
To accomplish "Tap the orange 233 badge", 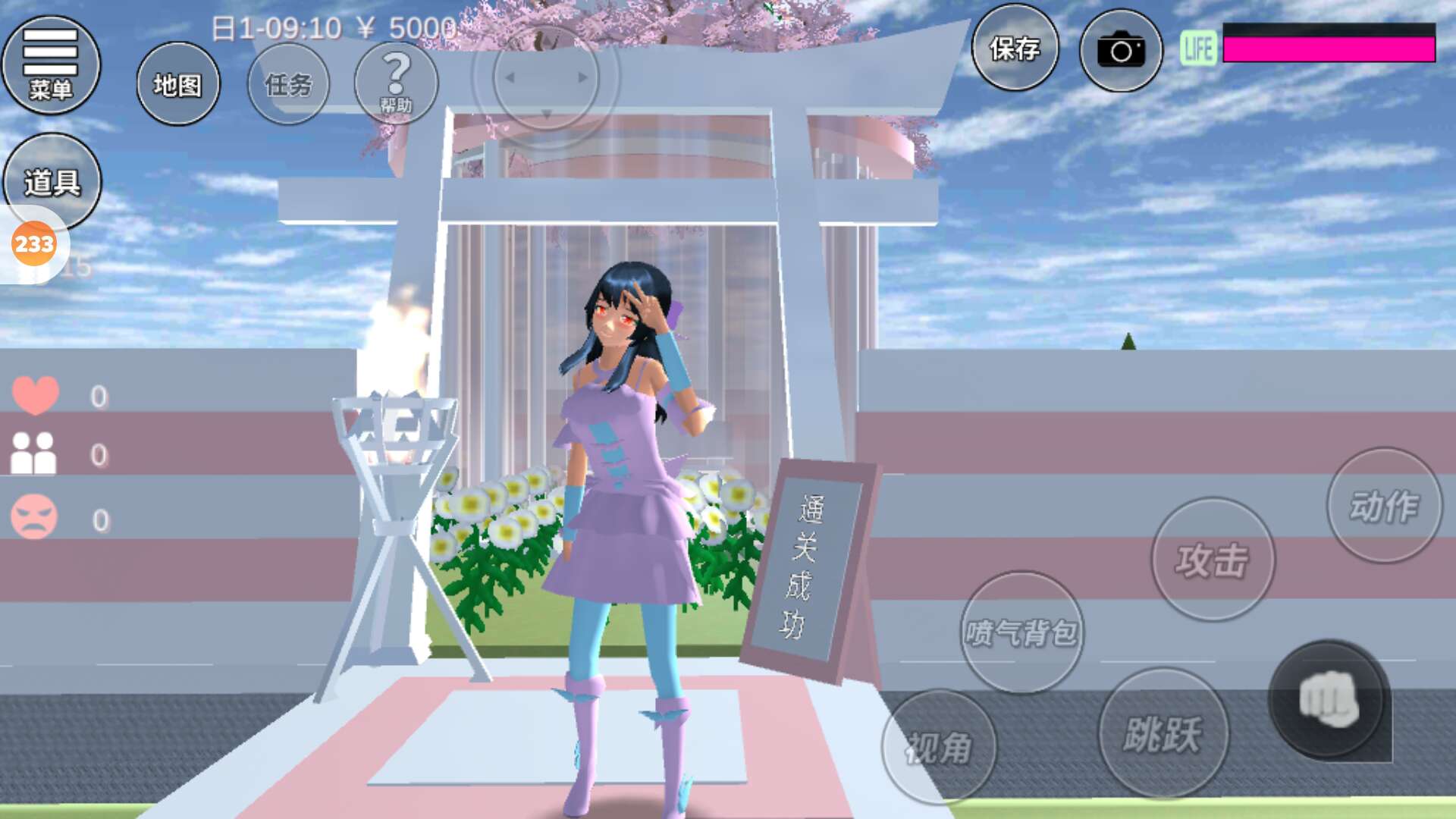I will tap(34, 244).
